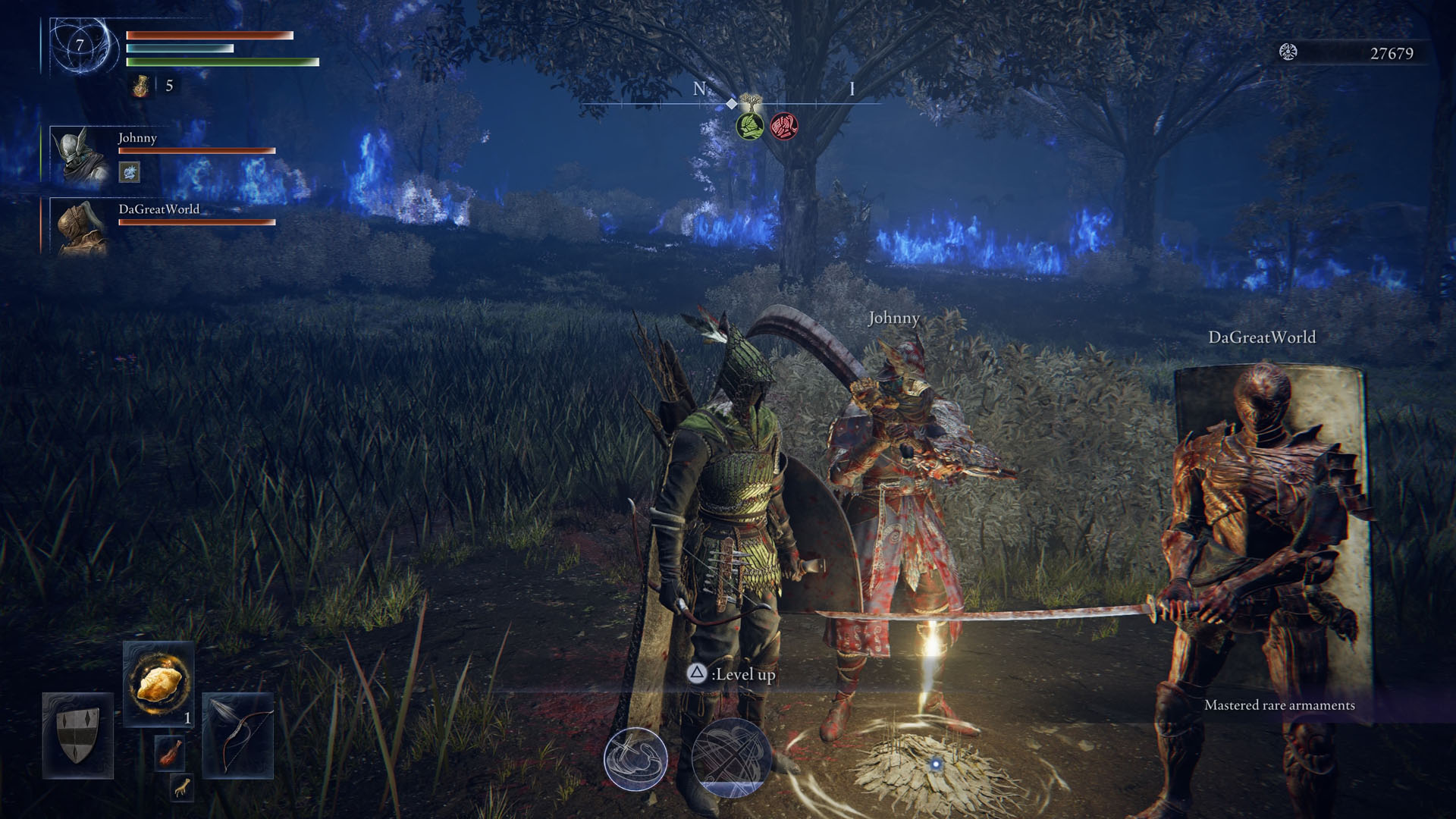This screenshot has height=819, width=1456.
Task: Select the Crimson Tears flask icon
Action: (140, 86)
